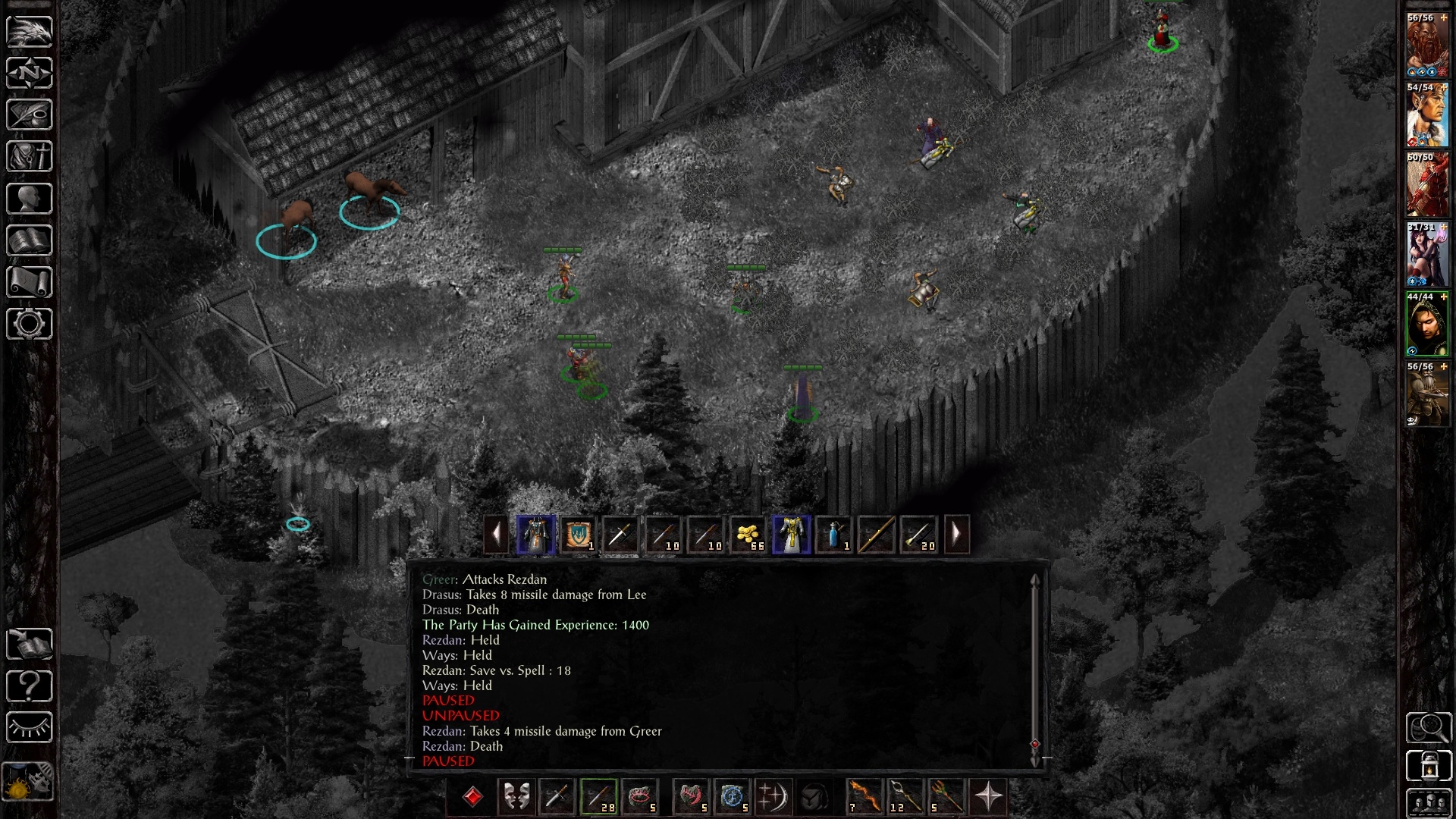Select the fiery orange wand quick item
The image size is (1456, 819).
point(863,797)
